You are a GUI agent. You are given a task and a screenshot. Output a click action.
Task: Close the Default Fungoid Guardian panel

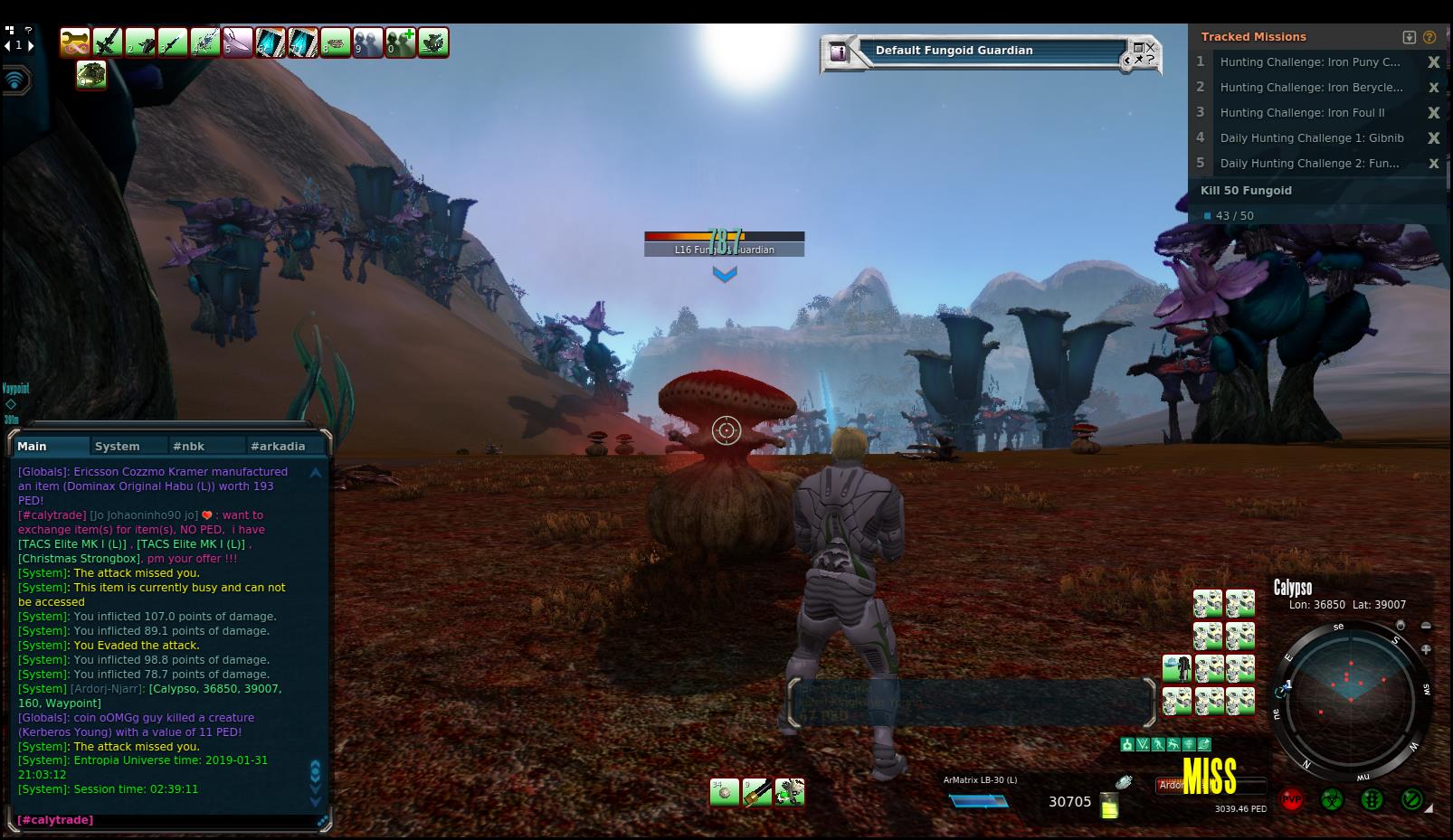click(x=1151, y=47)
